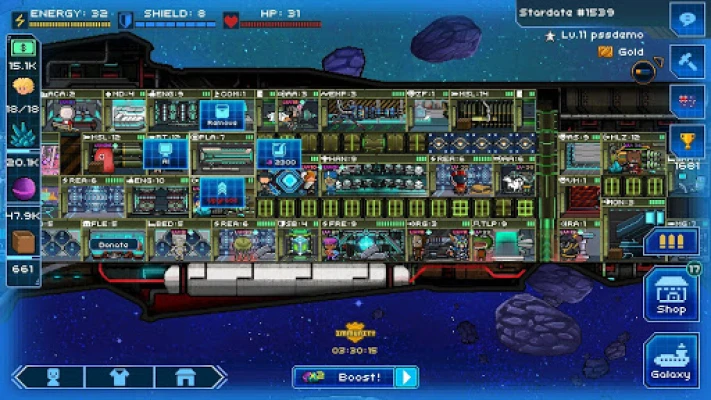
Task: Open the chat speech bubble
Action: (688, 19)
